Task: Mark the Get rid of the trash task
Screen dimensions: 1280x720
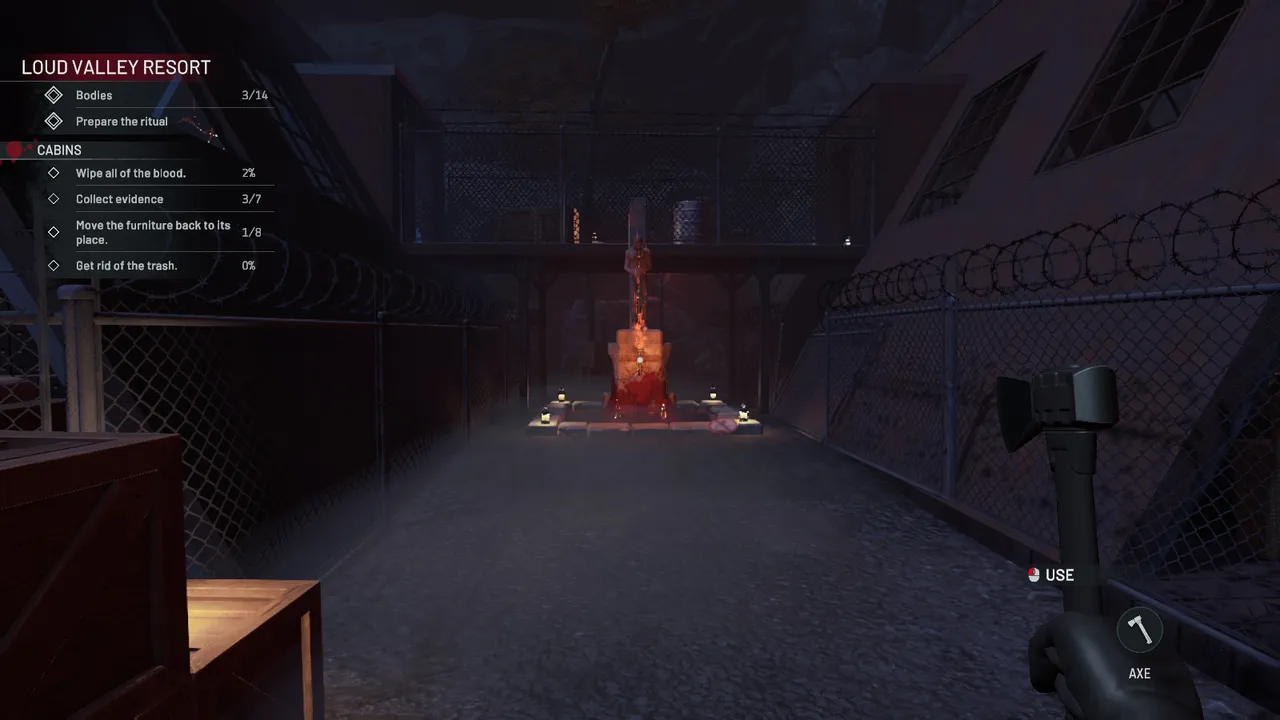Action: [126, 265]
